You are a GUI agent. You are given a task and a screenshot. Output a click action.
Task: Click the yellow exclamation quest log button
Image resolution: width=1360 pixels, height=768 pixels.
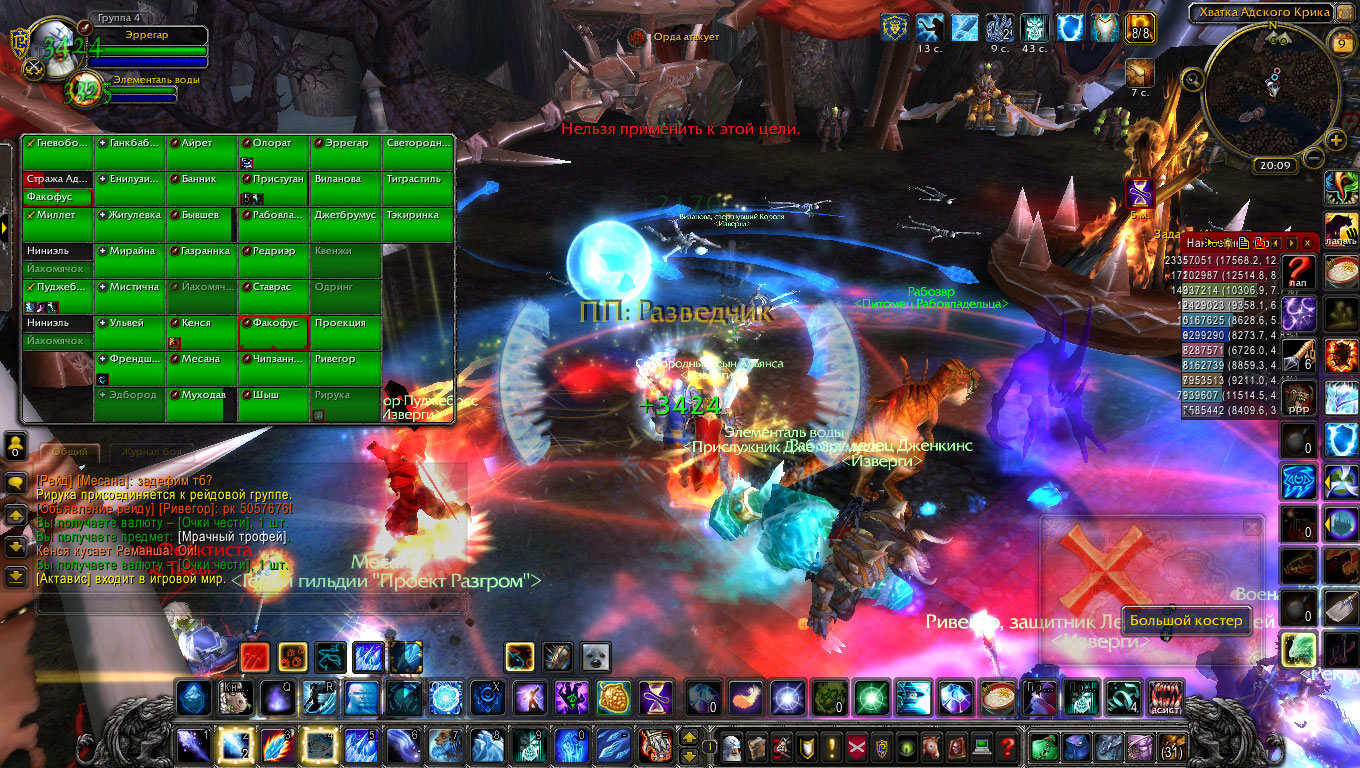pyautogui.click(x=831, y=745)
